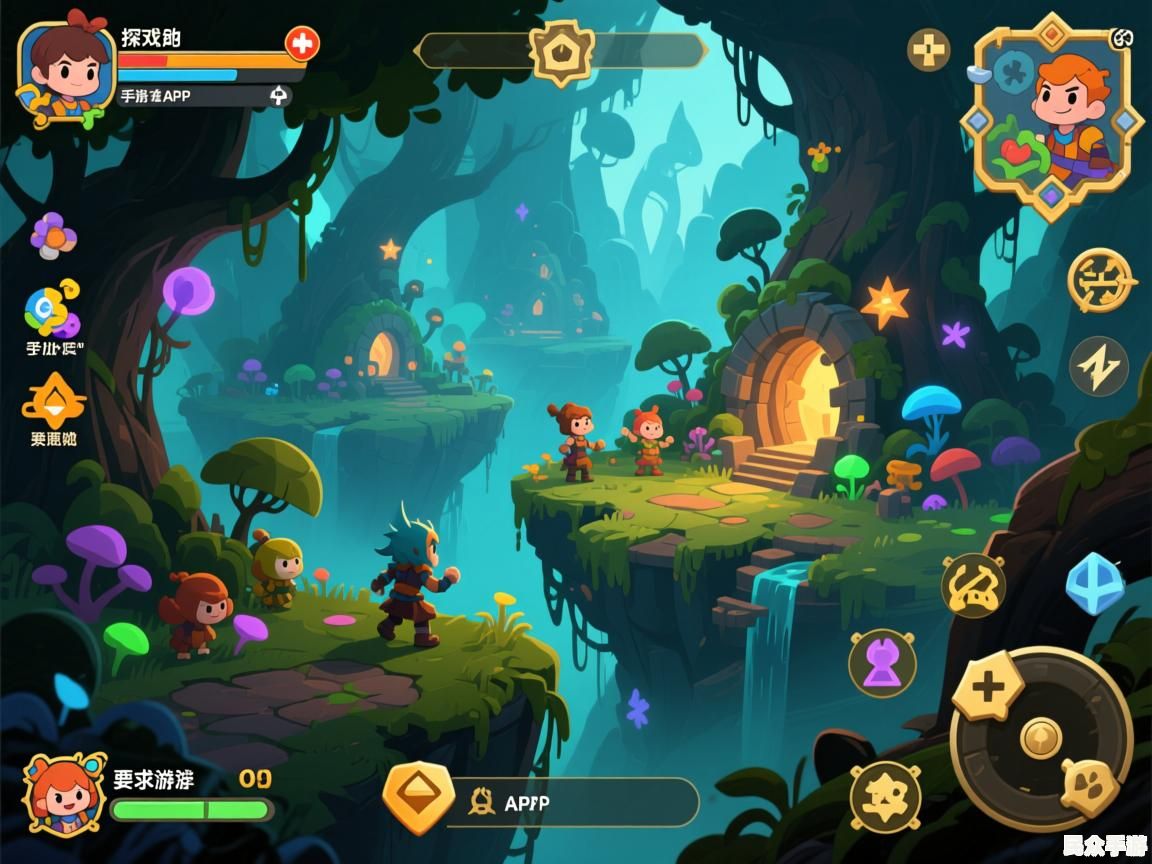The image size is (1152, 864).
Task: Use the round gold crossed-tools skill button
Action: [x=973, y=586]
